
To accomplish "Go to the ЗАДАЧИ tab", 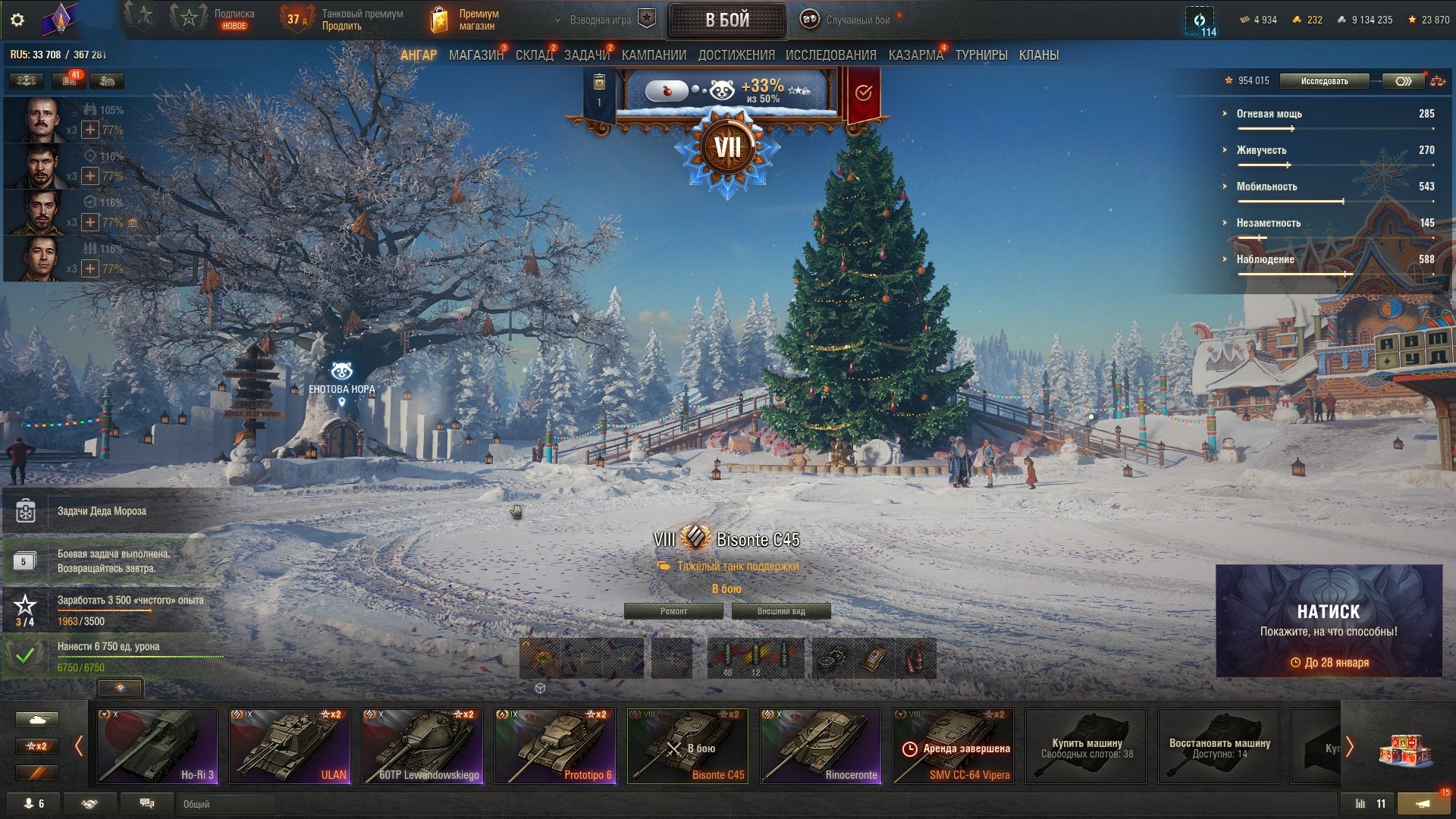I will coord(586,55).
